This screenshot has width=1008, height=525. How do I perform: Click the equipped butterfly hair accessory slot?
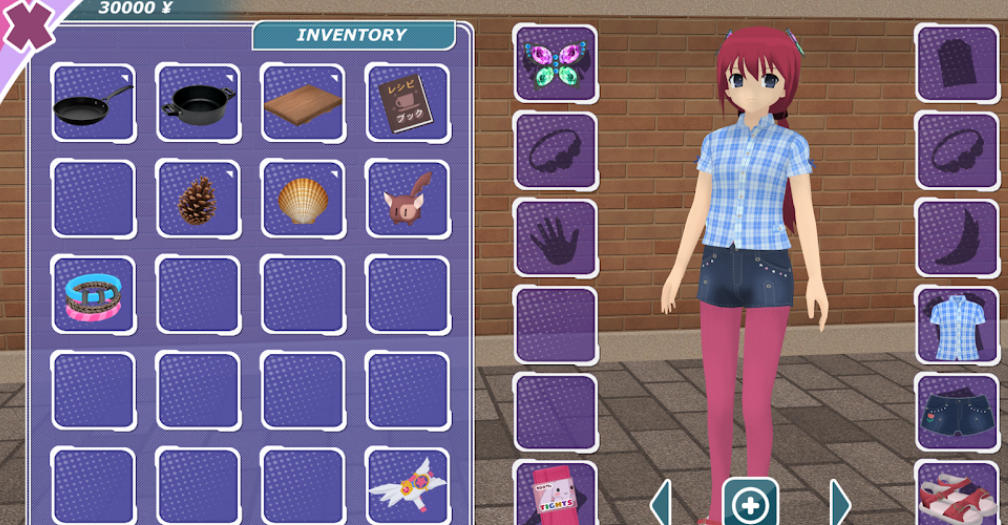click(555, 63)
